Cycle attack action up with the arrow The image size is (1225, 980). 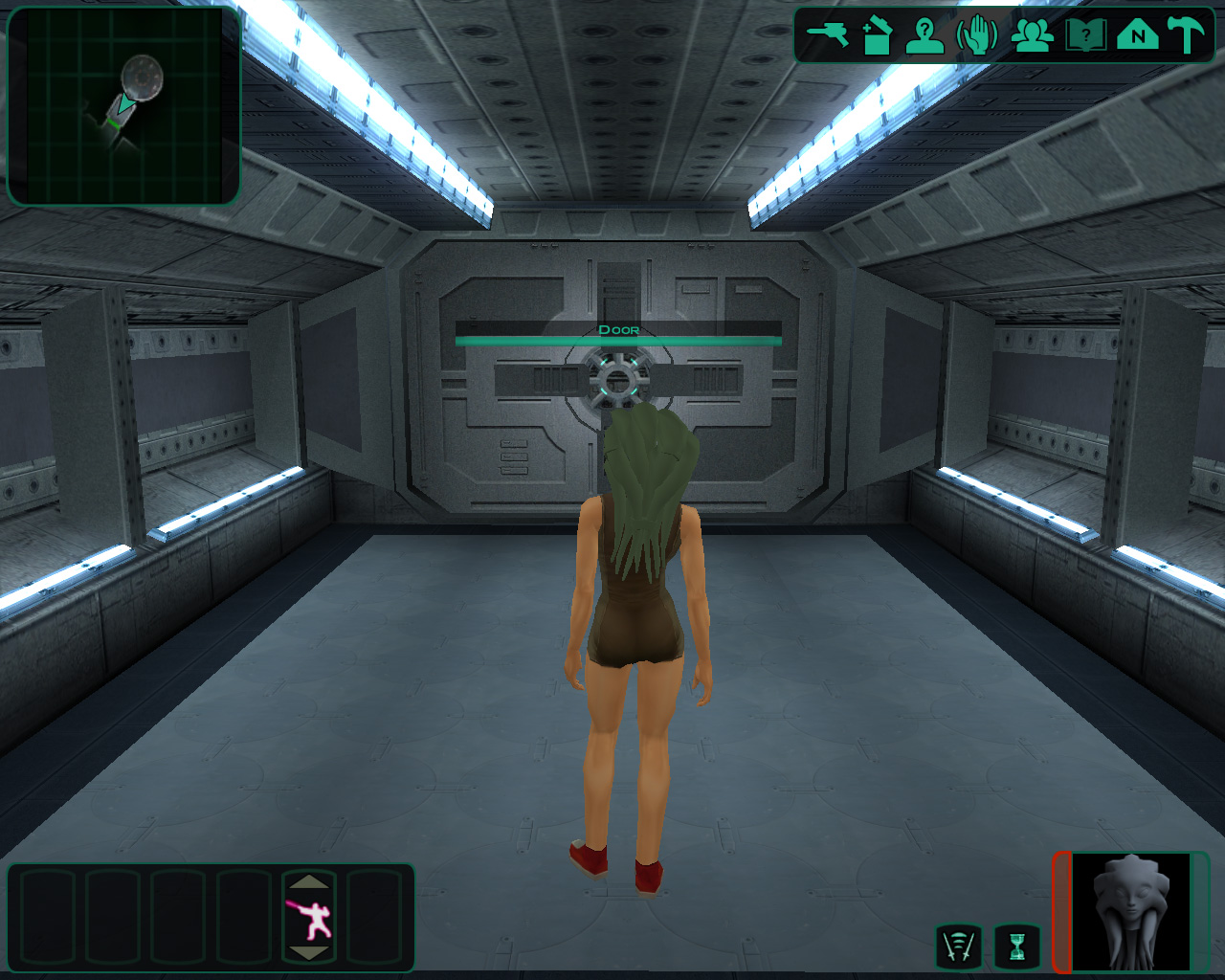tap(308, 881)
